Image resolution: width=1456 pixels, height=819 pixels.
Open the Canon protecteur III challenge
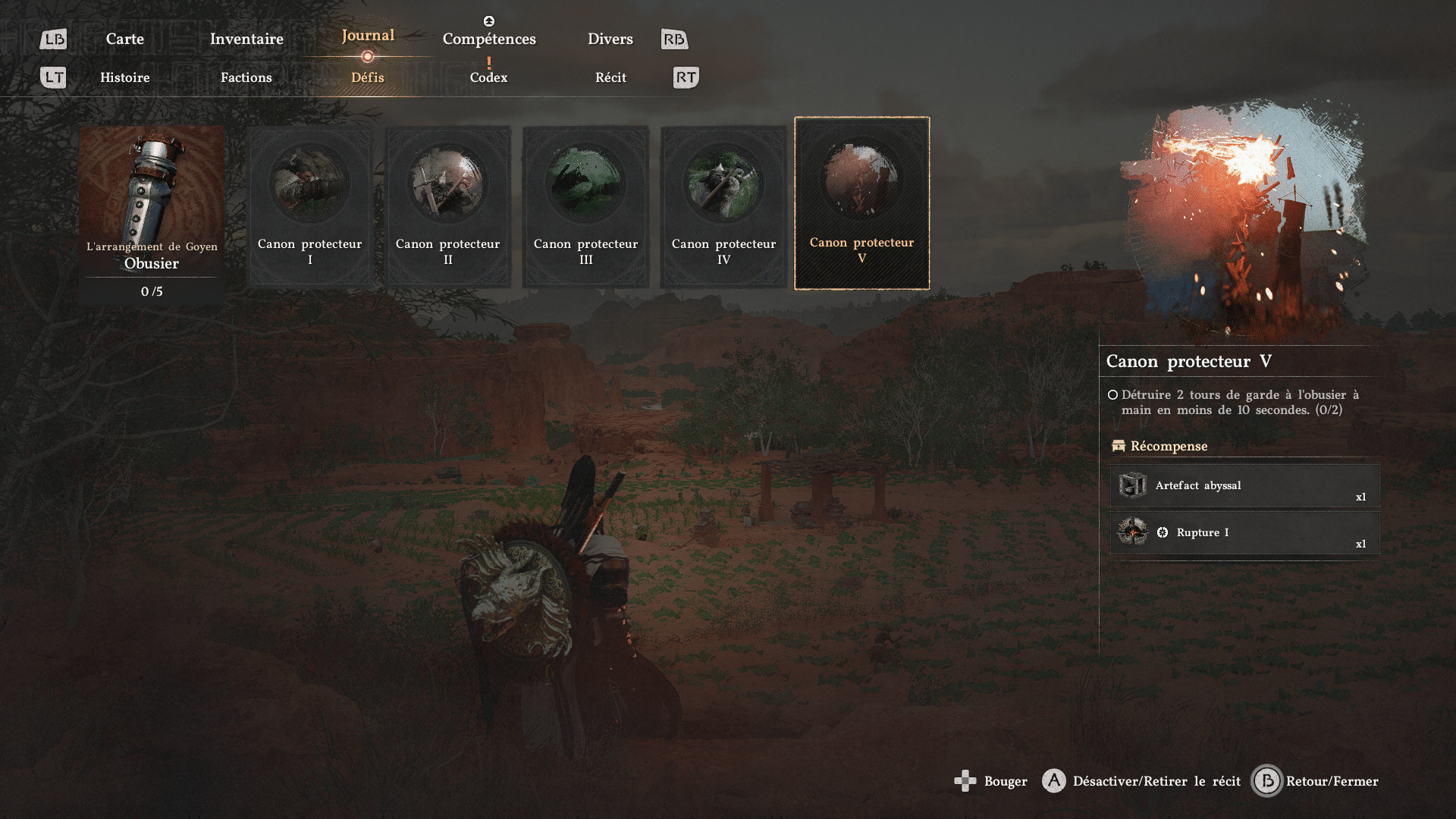pyautogui.click(x=585, y=206)
